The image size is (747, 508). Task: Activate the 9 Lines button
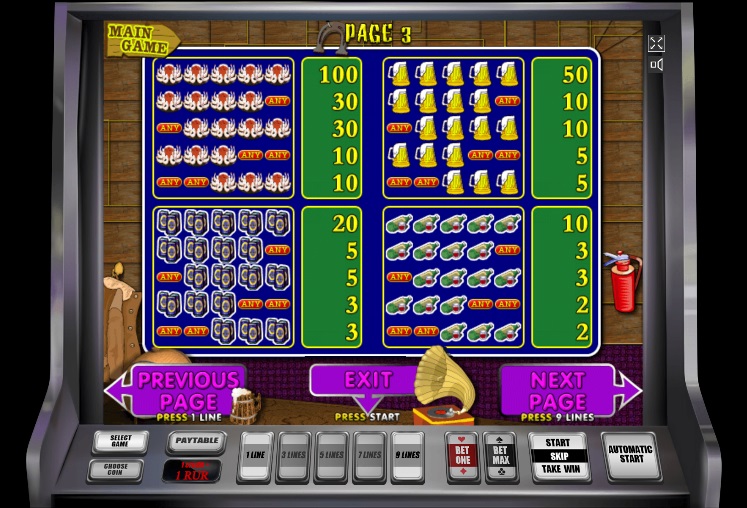(407, 457)
